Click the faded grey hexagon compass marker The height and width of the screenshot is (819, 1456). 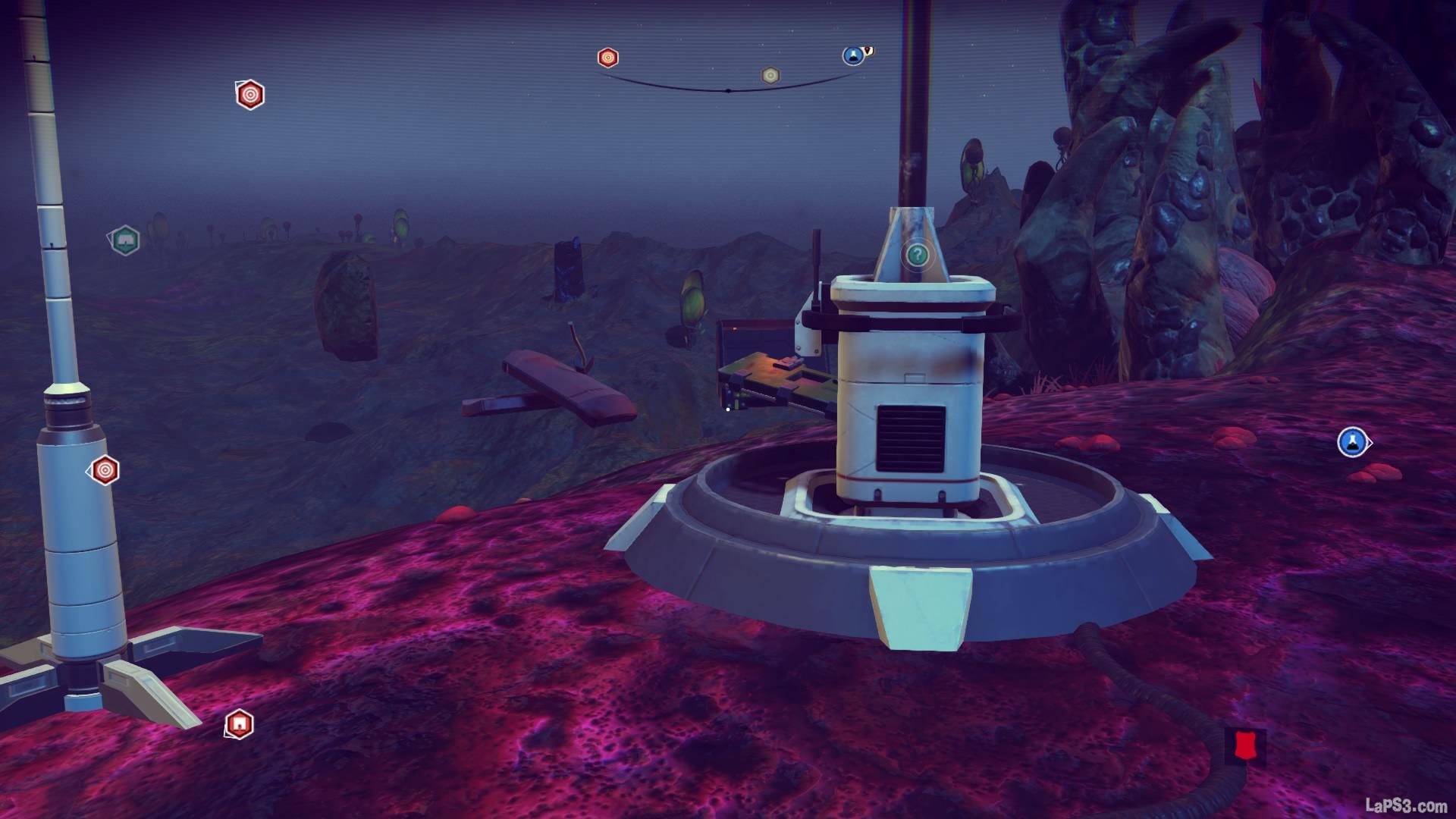pos(770,75)
